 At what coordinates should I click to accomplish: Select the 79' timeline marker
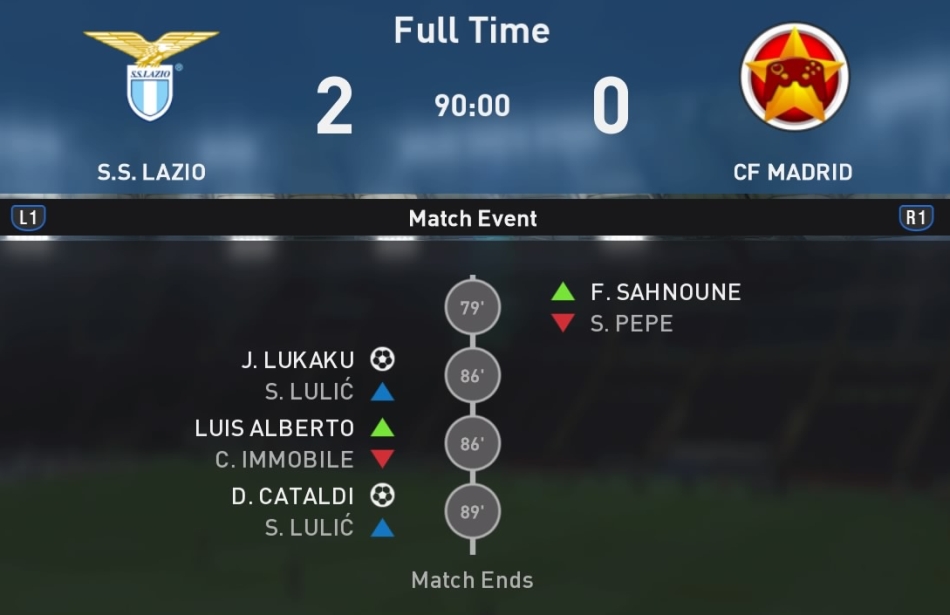[x=472, y=308]
